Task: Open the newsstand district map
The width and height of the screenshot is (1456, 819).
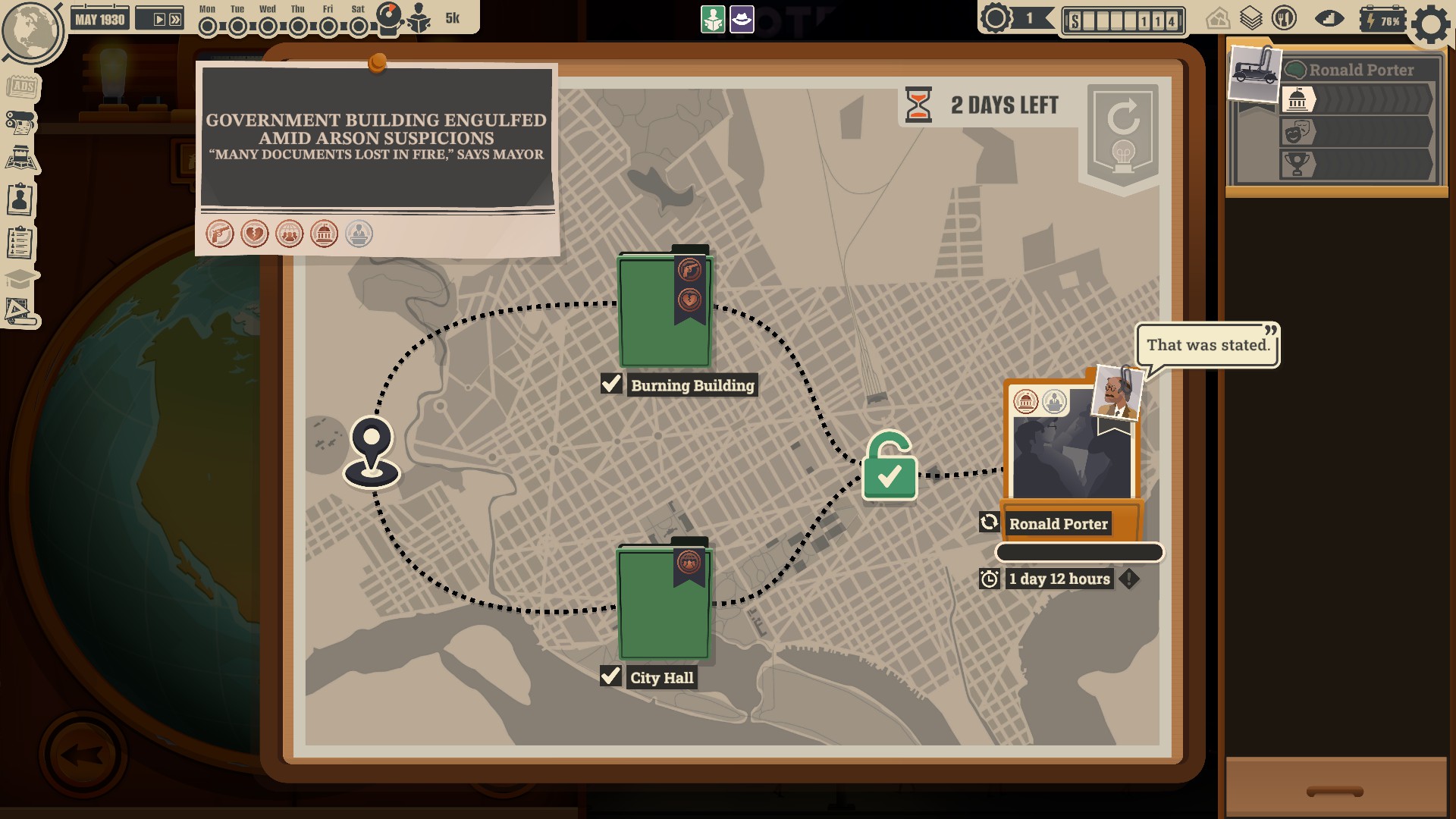Action: click(21, 159)
